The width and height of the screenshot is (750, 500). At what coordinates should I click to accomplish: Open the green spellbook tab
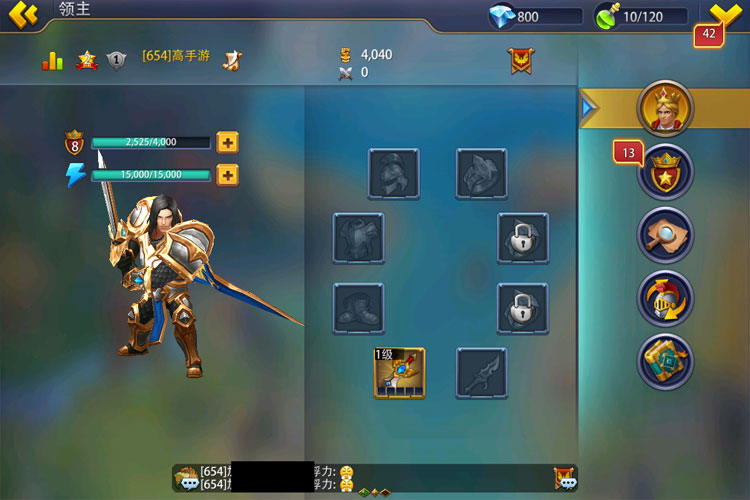pos(665,360)
